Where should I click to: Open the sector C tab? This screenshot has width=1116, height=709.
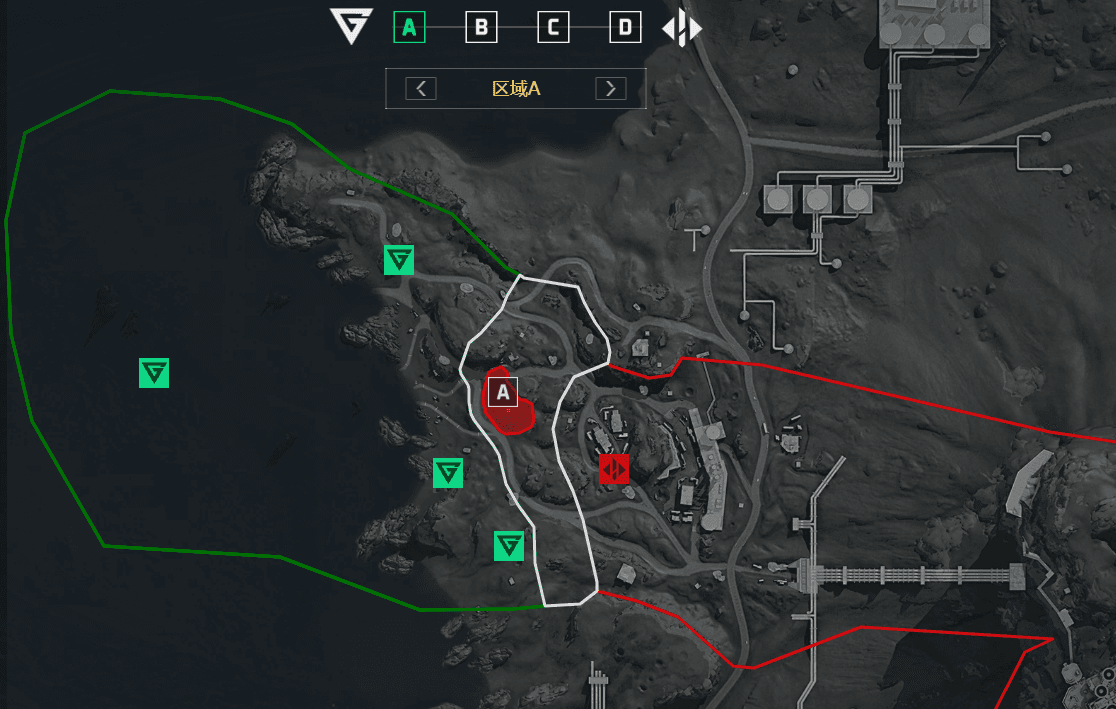[553, 27]
